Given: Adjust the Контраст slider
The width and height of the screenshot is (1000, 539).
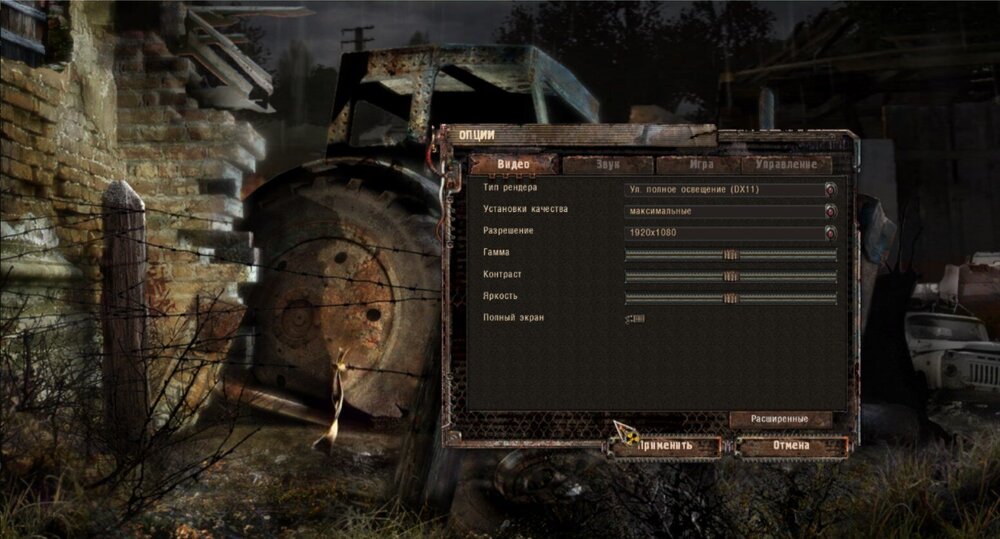Looking at the screenshot, I should (731, 276).
